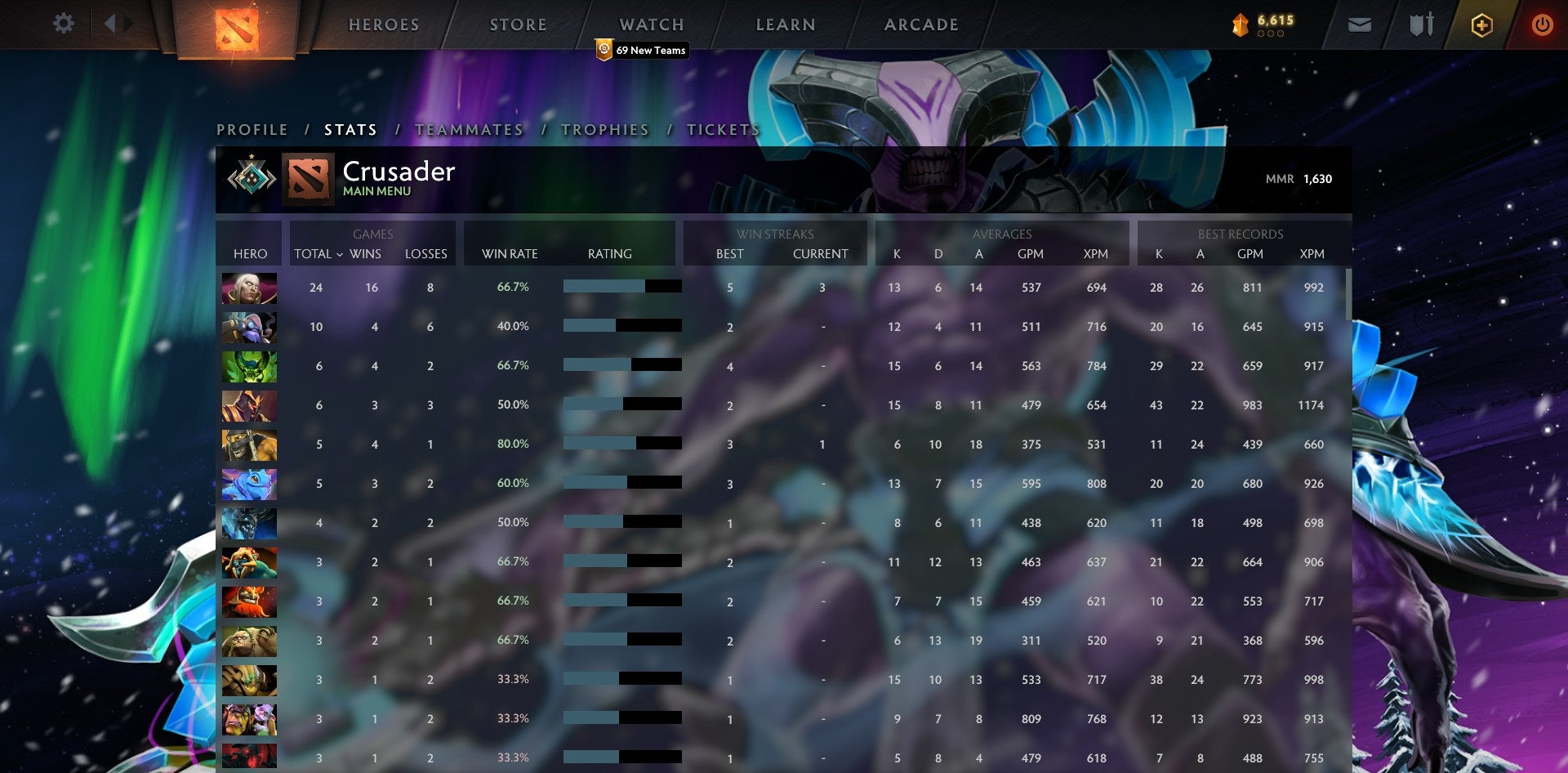Open the Armory shield and sword icon

point(1421,25)
